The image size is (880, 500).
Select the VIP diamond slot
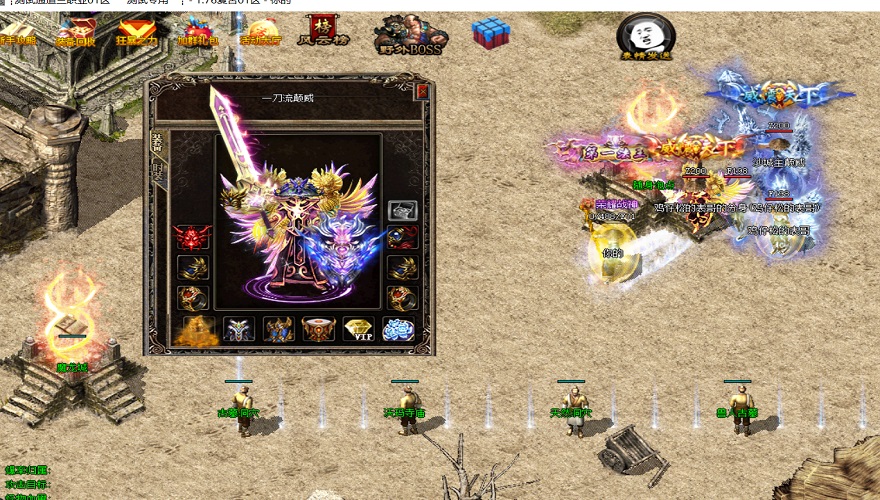[x=358, y=329]
